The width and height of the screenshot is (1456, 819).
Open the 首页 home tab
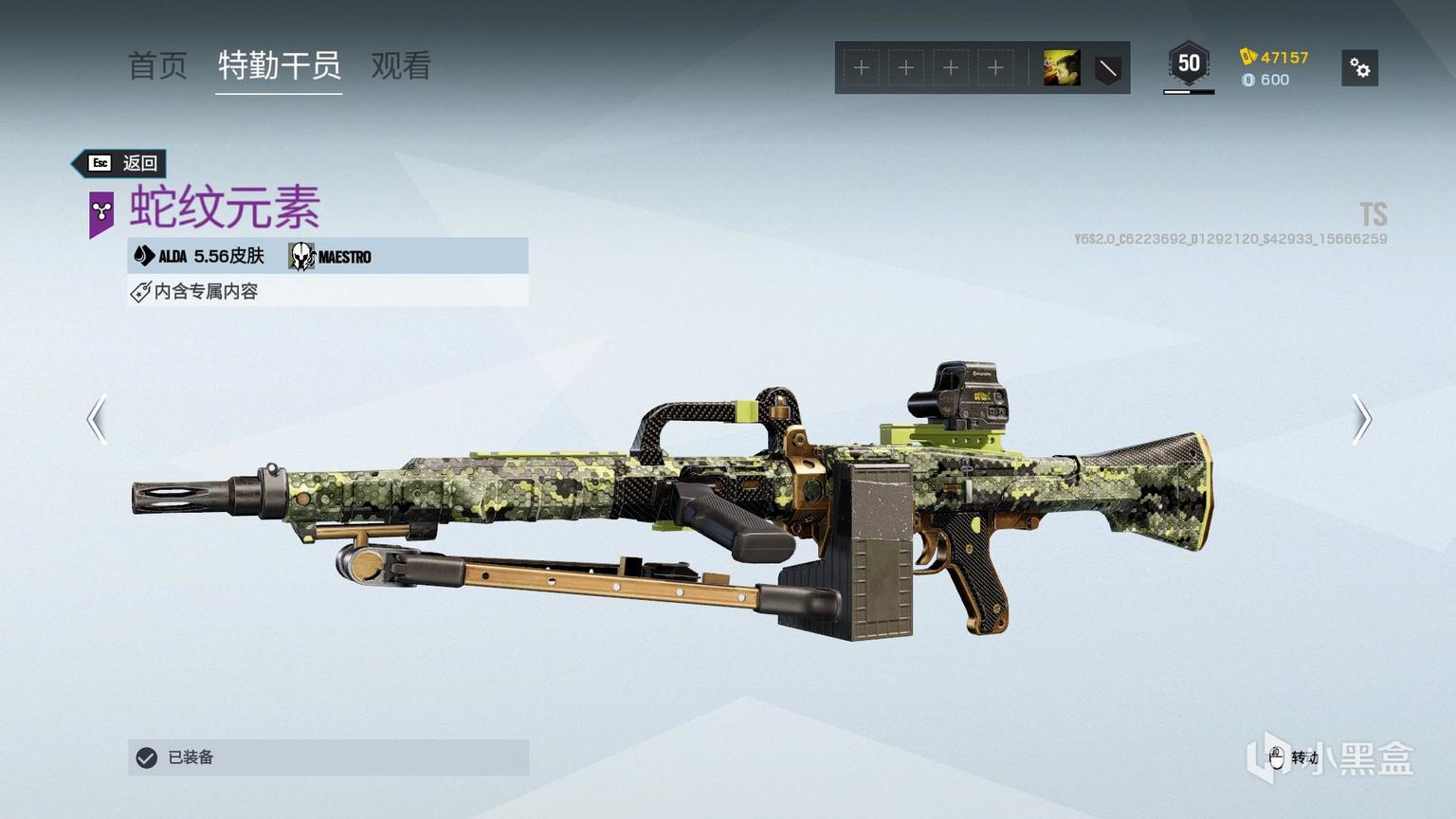pos(157,66)
